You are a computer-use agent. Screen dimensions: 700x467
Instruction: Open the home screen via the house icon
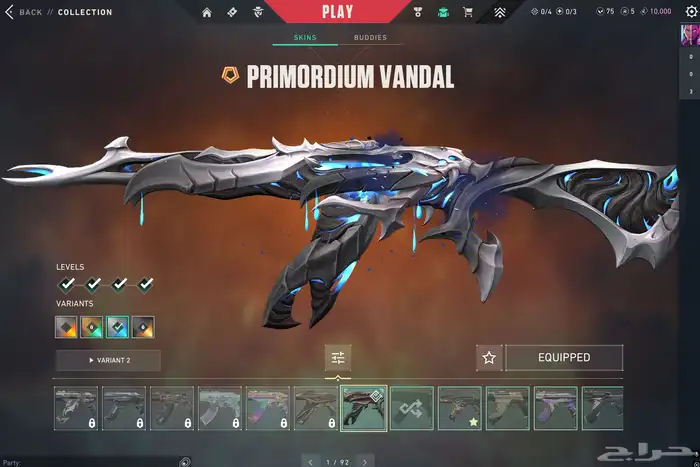pyautogui.click(x=207, y=12)
